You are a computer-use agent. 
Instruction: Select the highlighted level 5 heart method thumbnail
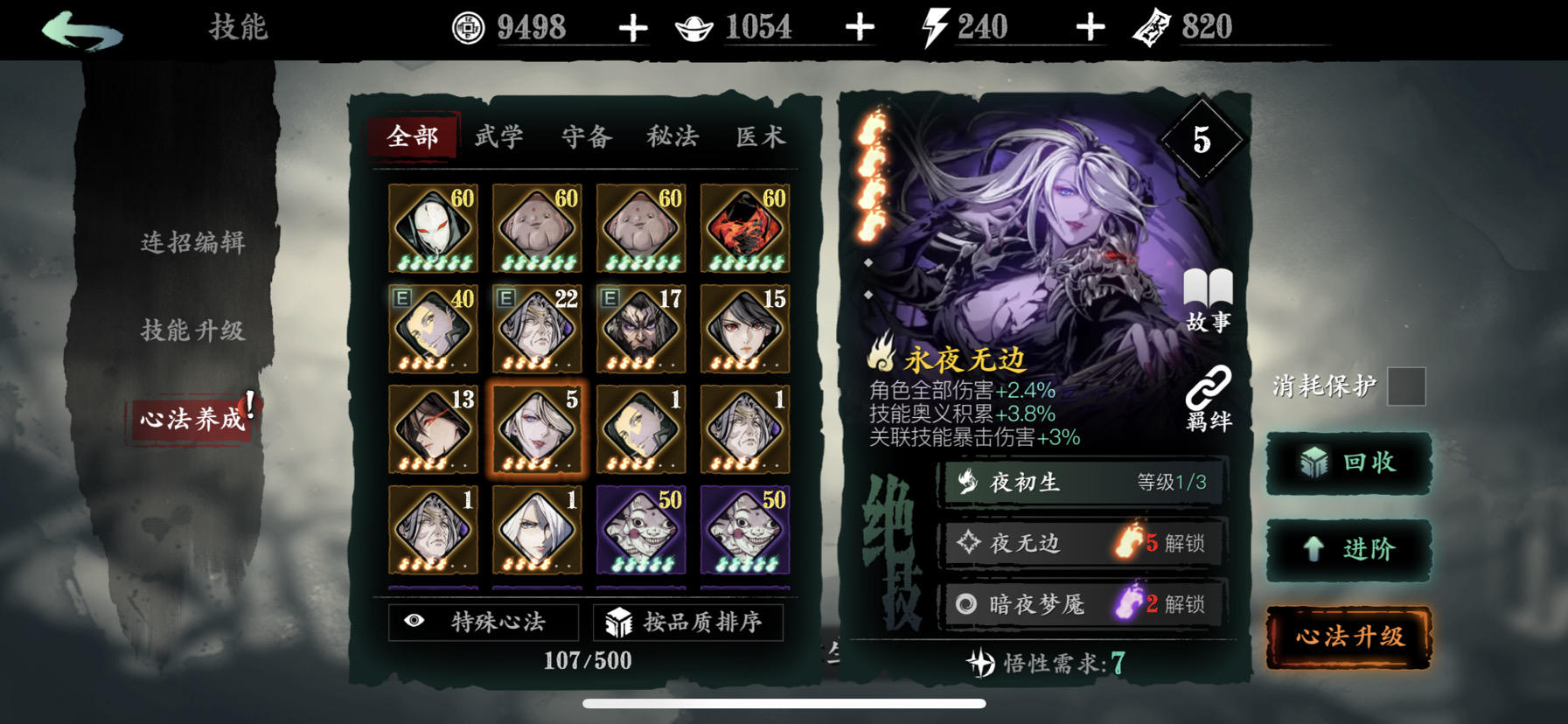536,429
